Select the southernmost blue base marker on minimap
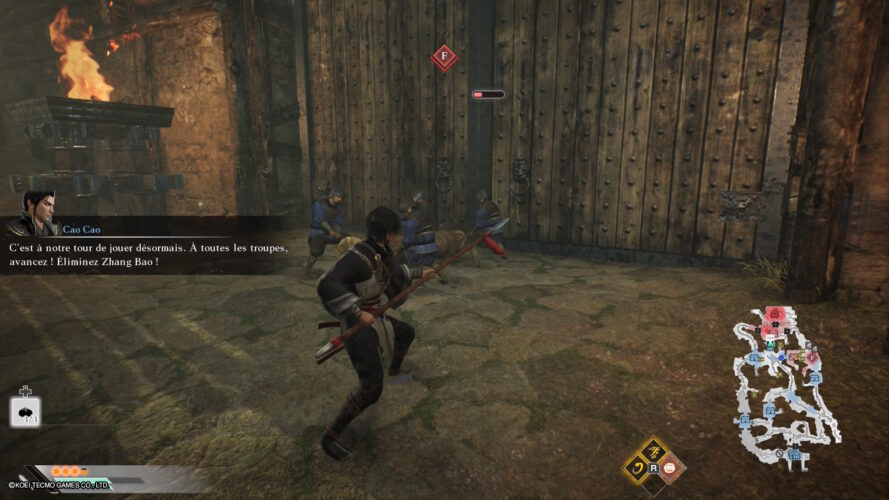889x500 pixels. (796, 455)
